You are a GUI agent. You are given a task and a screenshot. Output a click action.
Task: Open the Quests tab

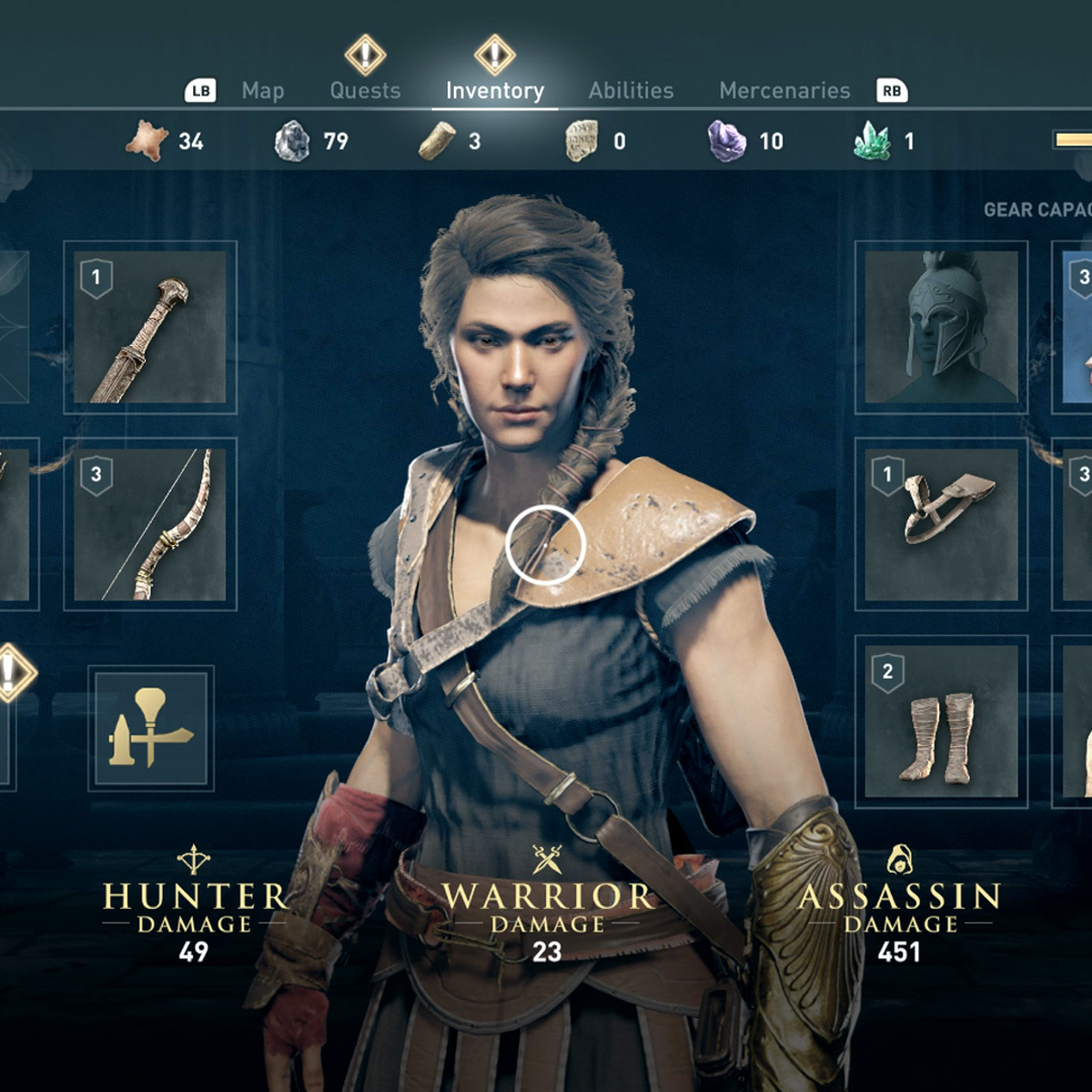click(365, 91)
